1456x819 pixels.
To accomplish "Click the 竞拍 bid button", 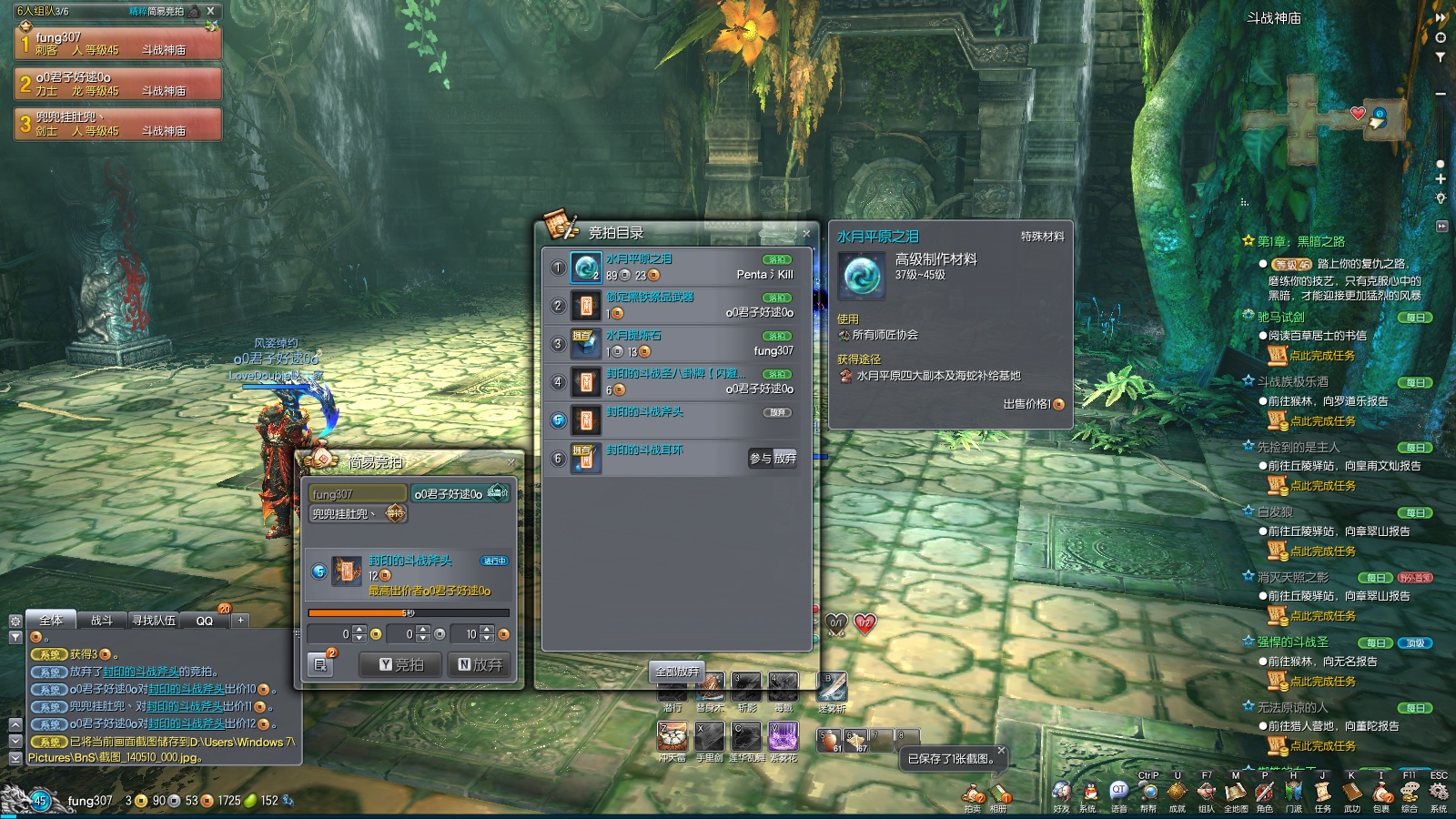I will (400, 664).
